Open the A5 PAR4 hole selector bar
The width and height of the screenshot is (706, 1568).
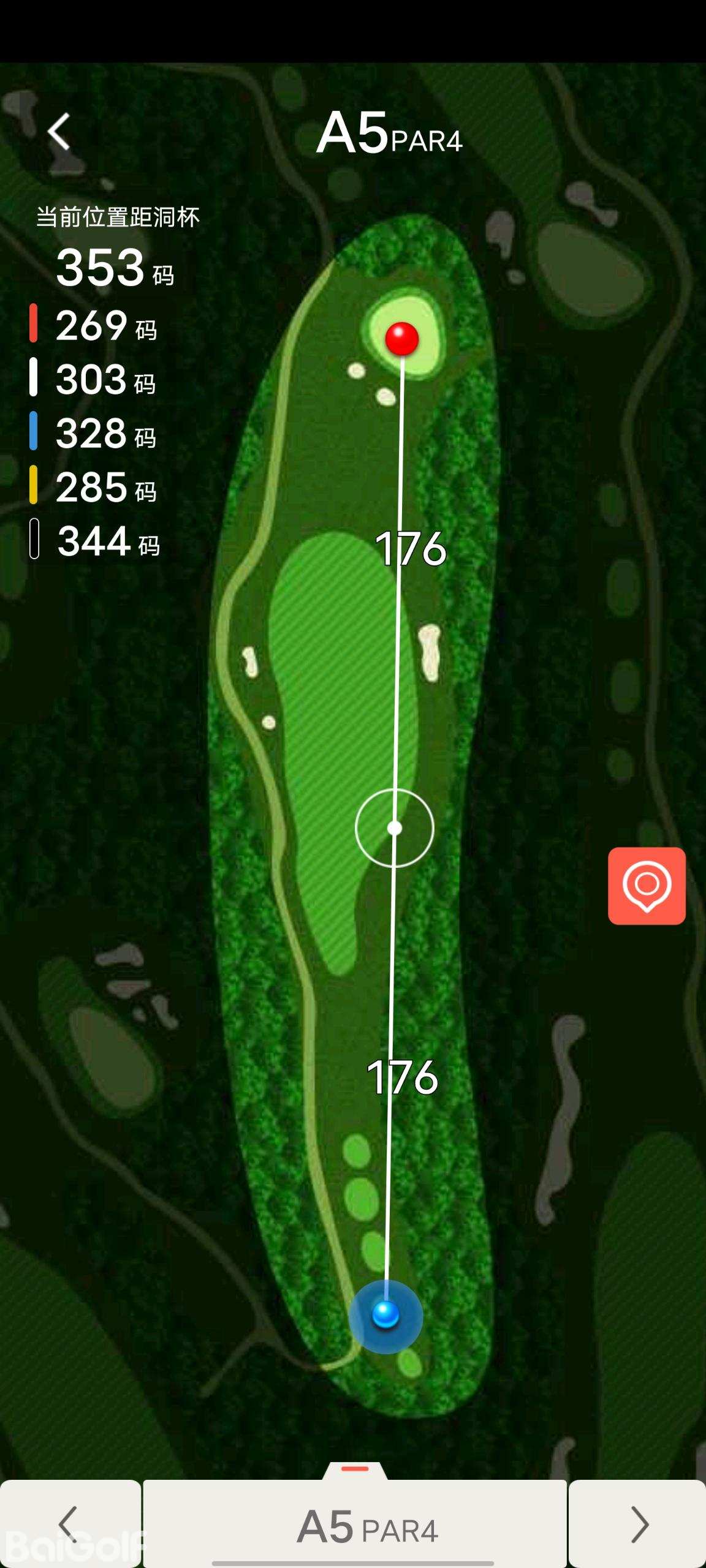click(x=355, y=1525)
